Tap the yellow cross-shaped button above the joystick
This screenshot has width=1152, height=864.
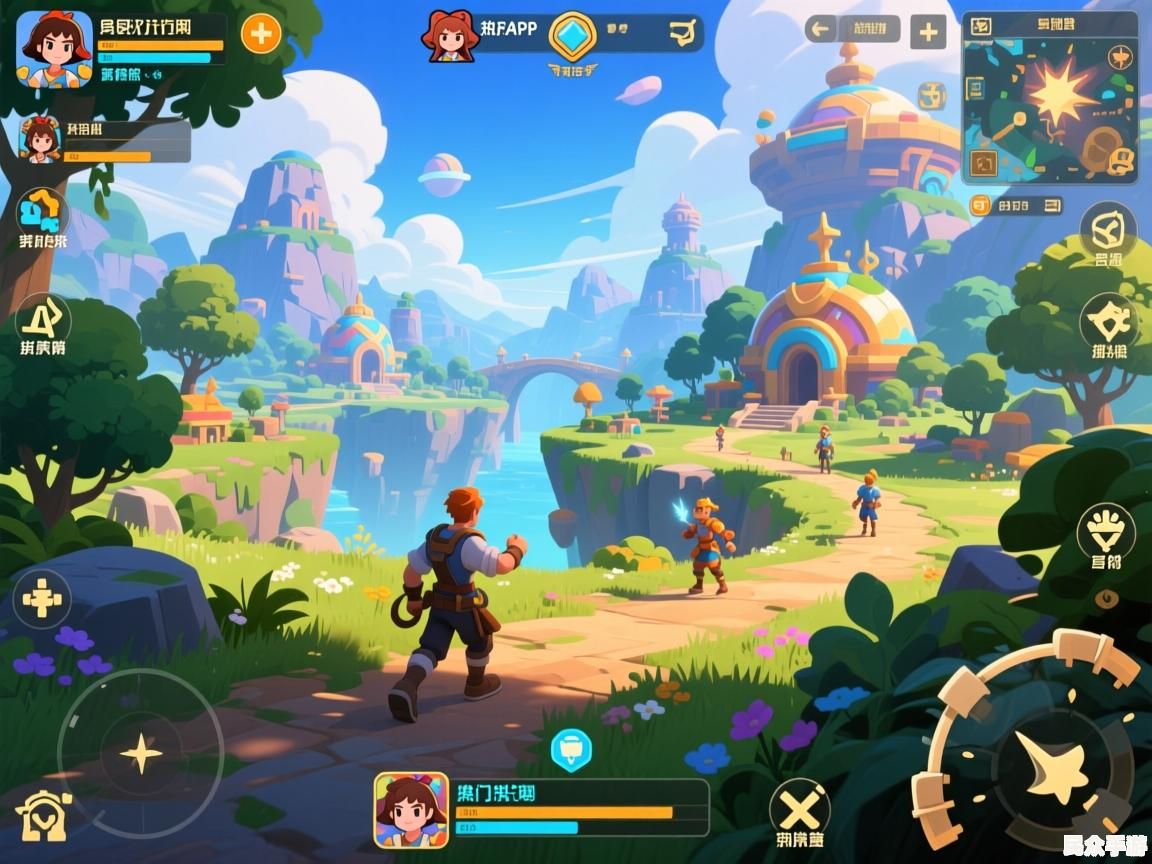[42, 600]
